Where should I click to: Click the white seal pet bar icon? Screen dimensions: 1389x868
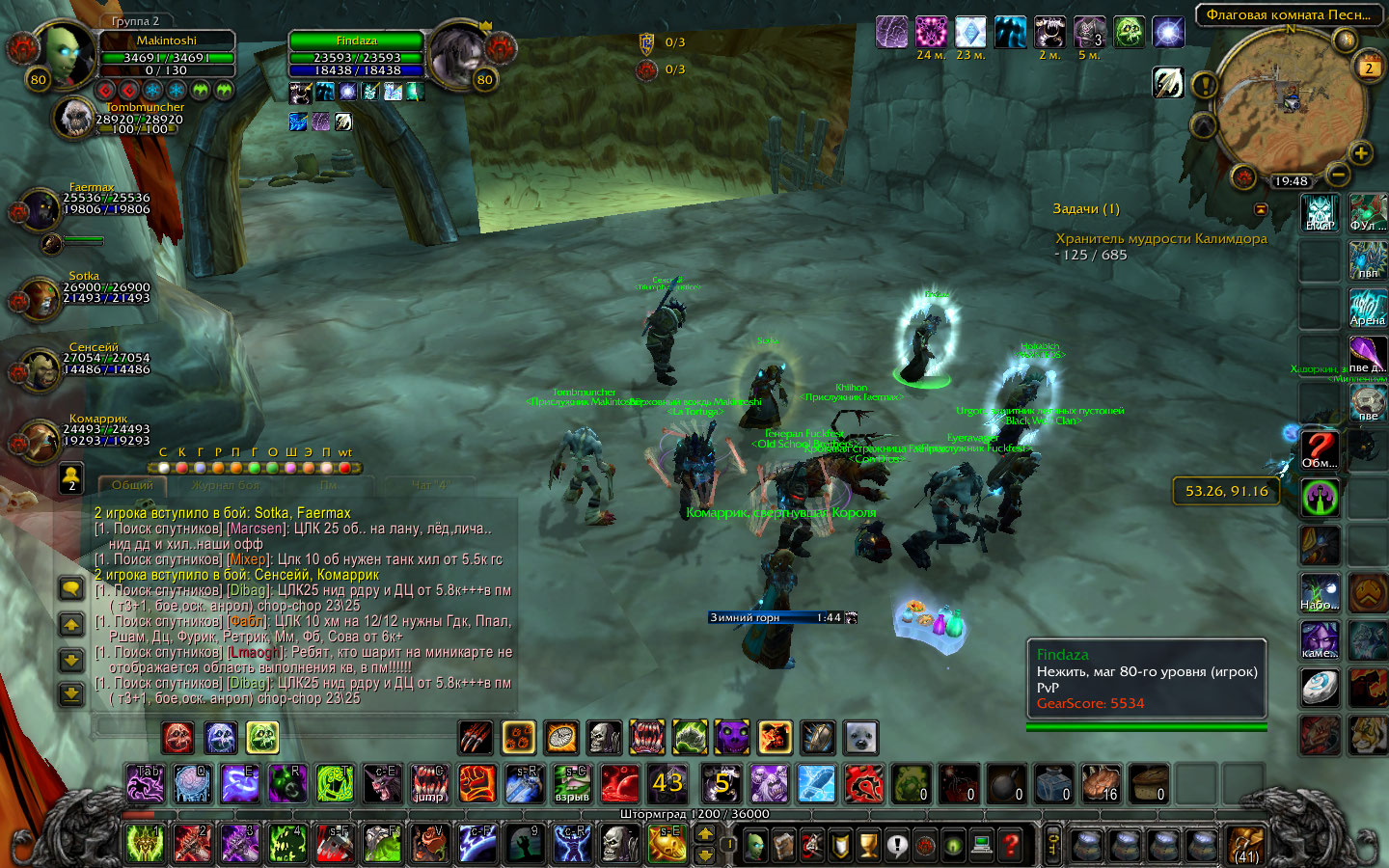pos(860,738)
